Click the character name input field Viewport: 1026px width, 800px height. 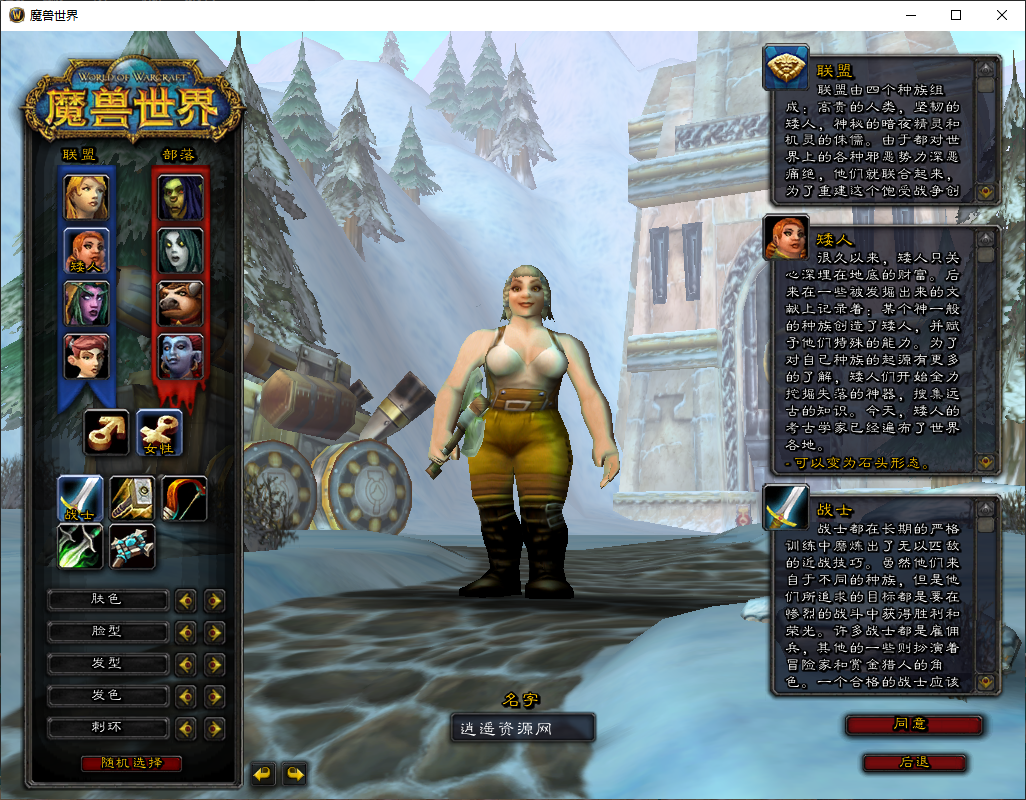pos(522,729)
